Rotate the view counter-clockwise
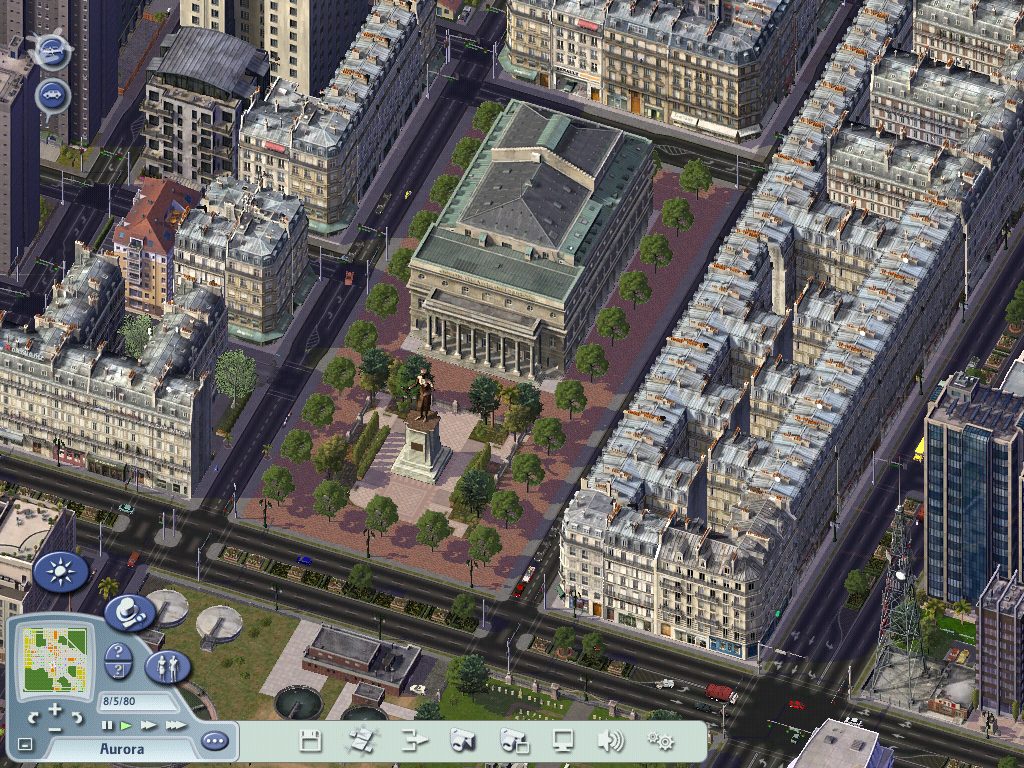1024x768 pixels. pos(33,716)
